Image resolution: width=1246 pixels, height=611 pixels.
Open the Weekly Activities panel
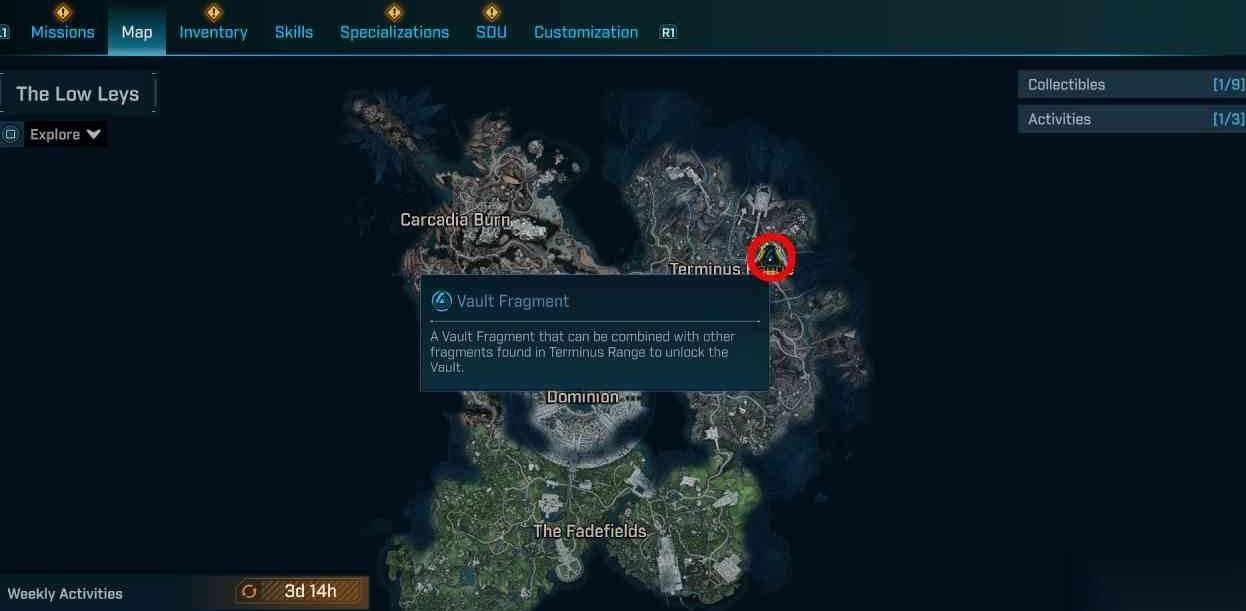pyautogui.click(x=65, y=593)
